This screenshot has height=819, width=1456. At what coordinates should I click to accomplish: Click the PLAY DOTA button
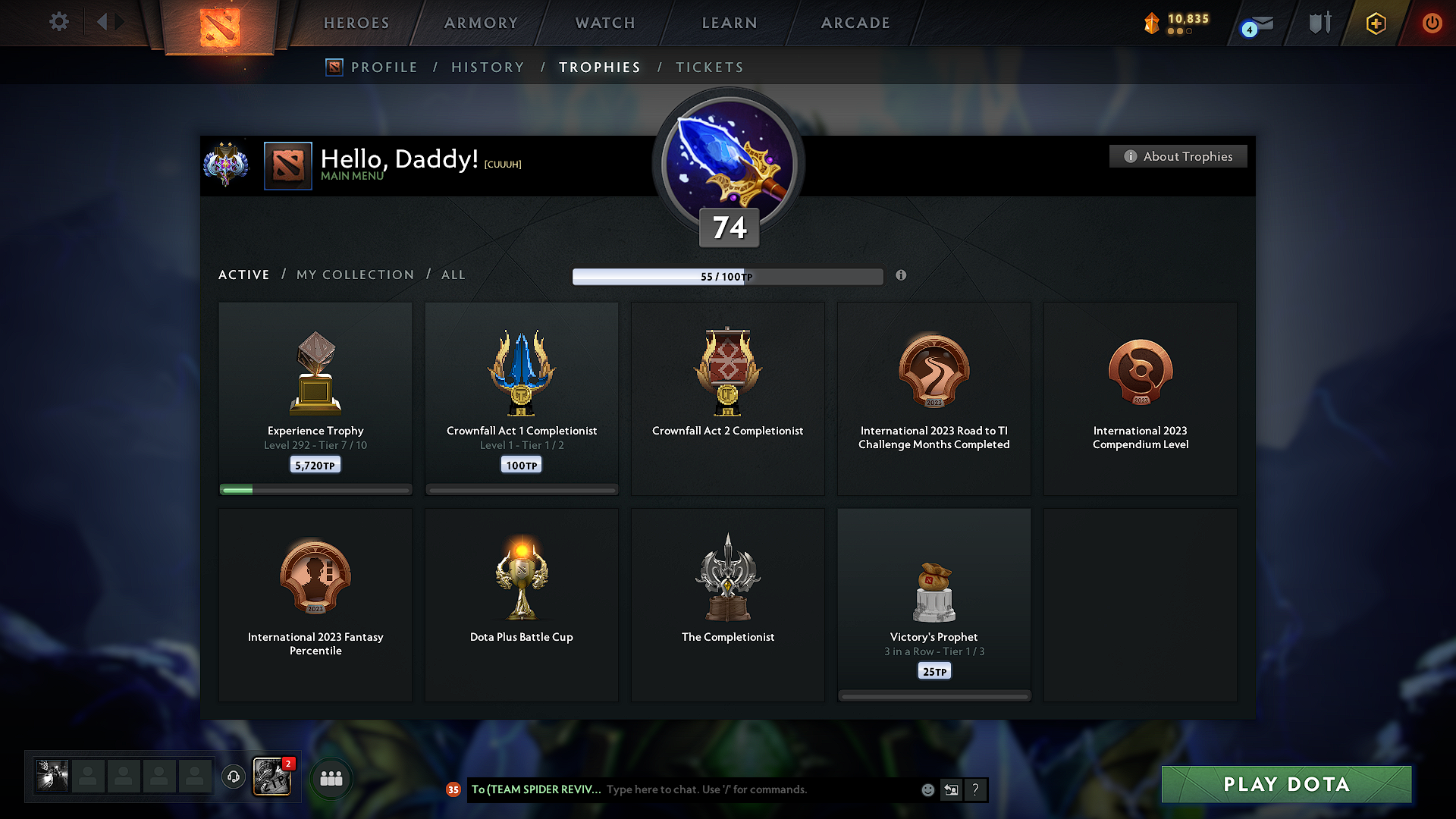coord(1285,785)
